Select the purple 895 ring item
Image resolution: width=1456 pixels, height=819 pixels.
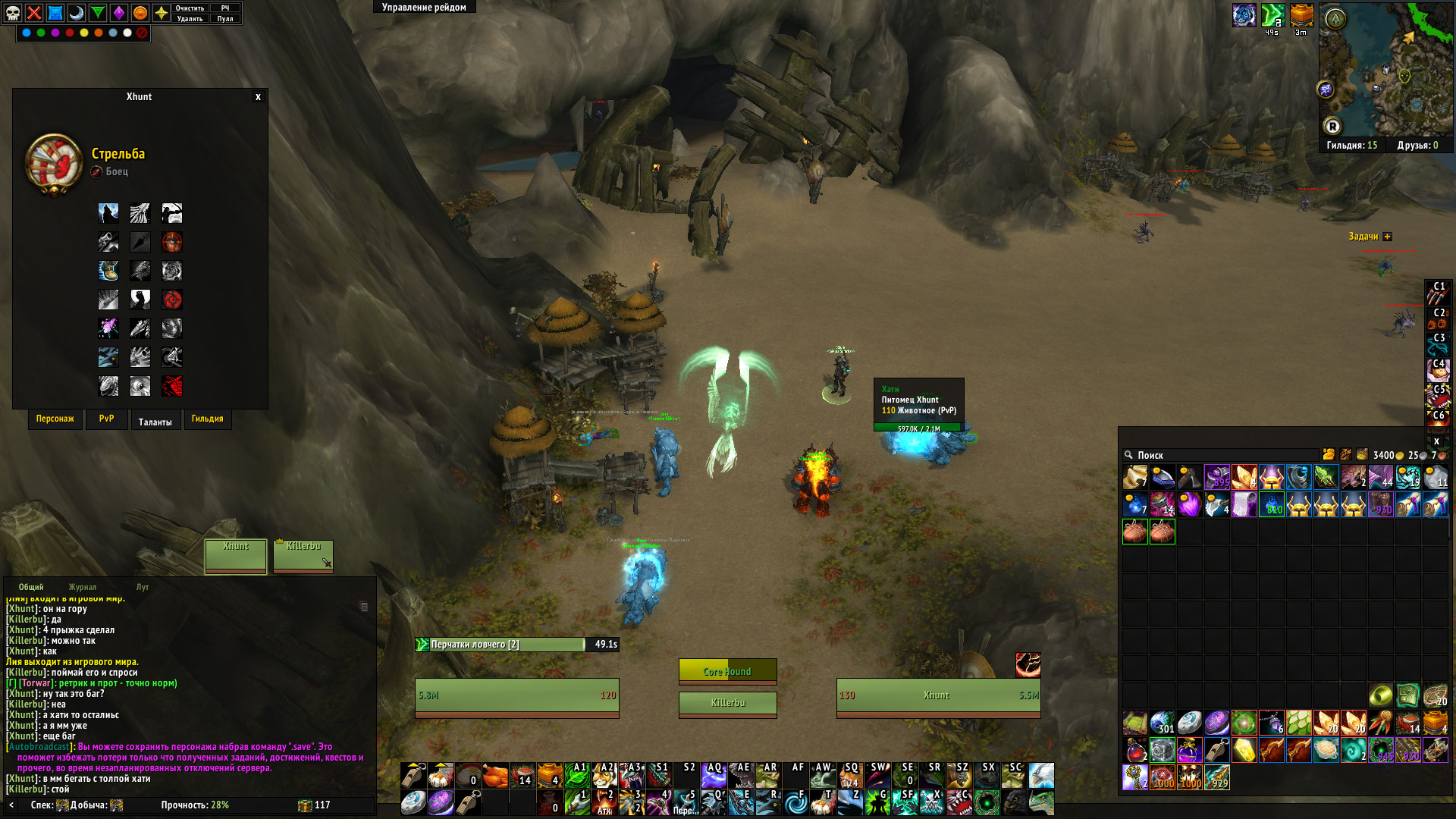pos(1216,478)
